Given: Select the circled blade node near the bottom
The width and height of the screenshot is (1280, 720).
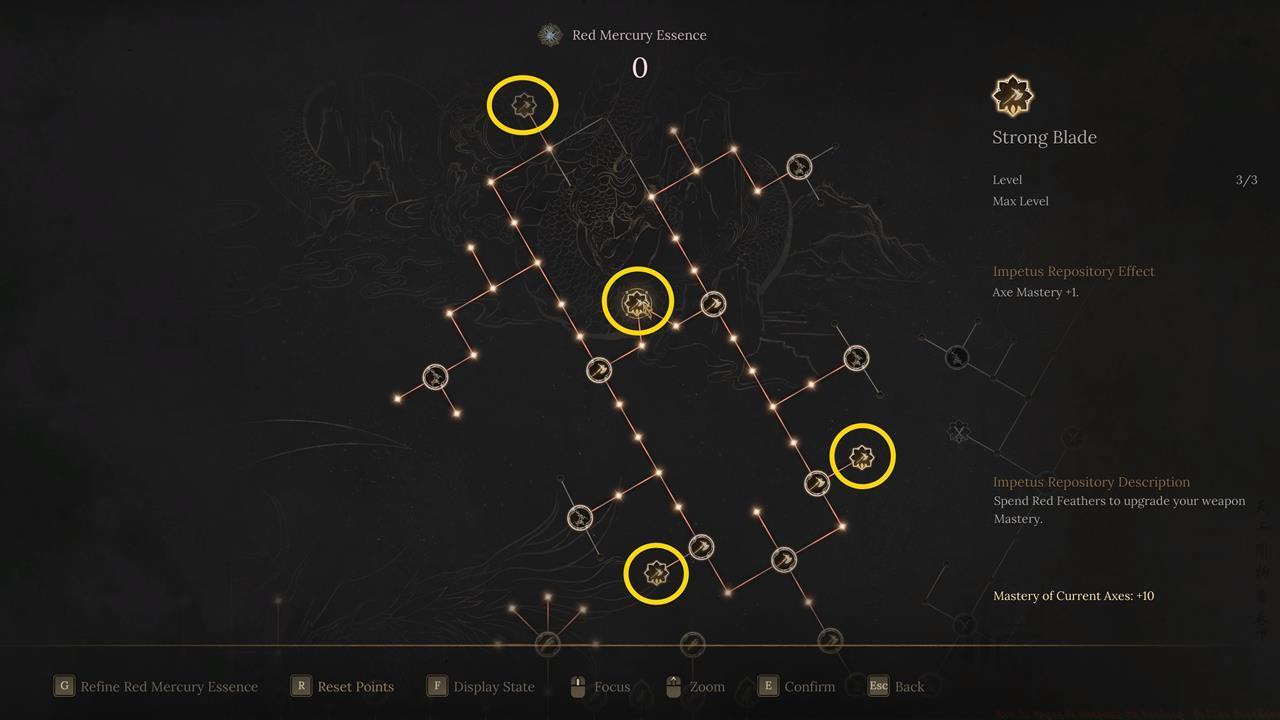Looking at the screenshot, I should (655, 572).
